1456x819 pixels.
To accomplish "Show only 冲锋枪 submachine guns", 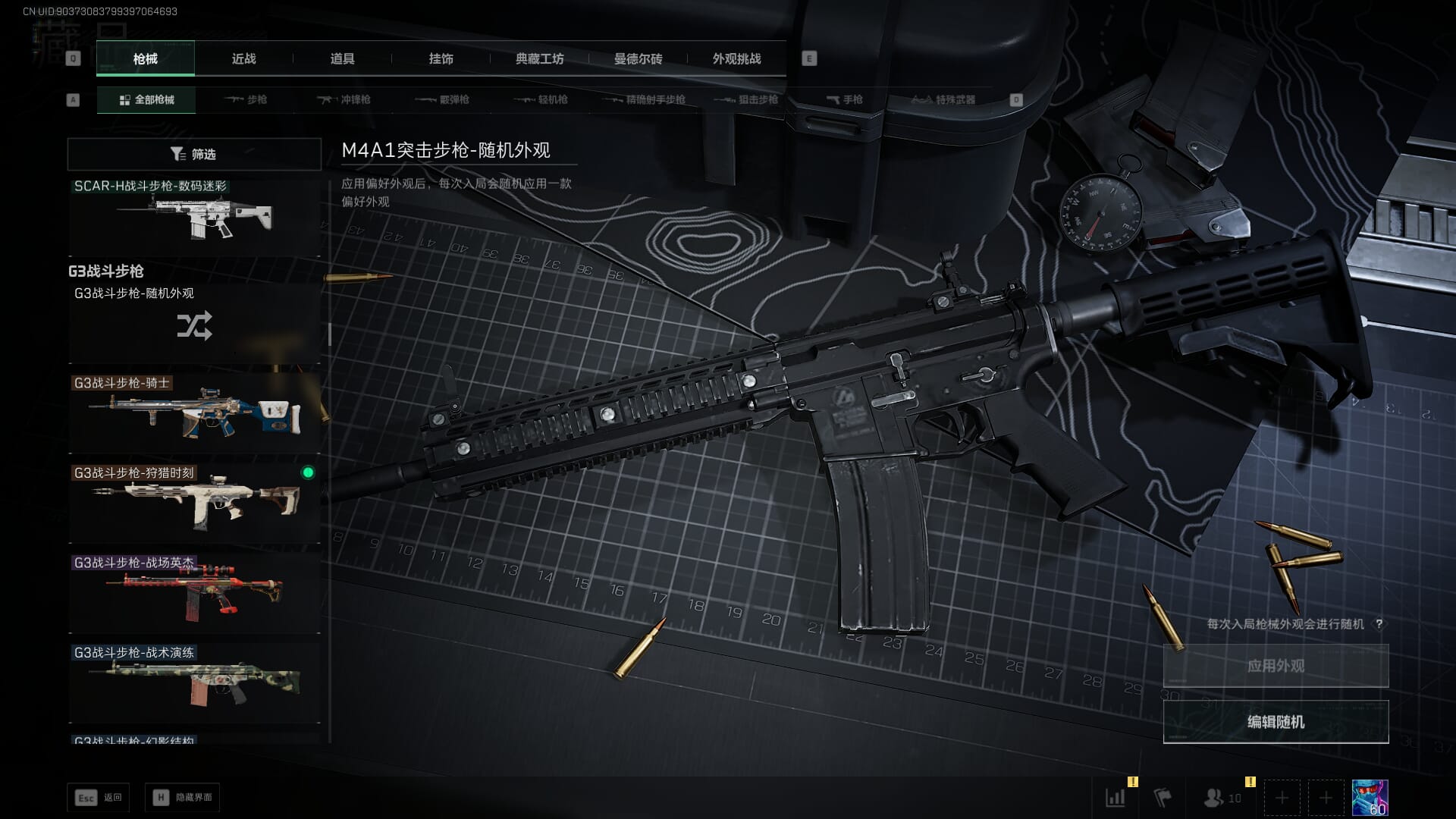I will [344, 99].
